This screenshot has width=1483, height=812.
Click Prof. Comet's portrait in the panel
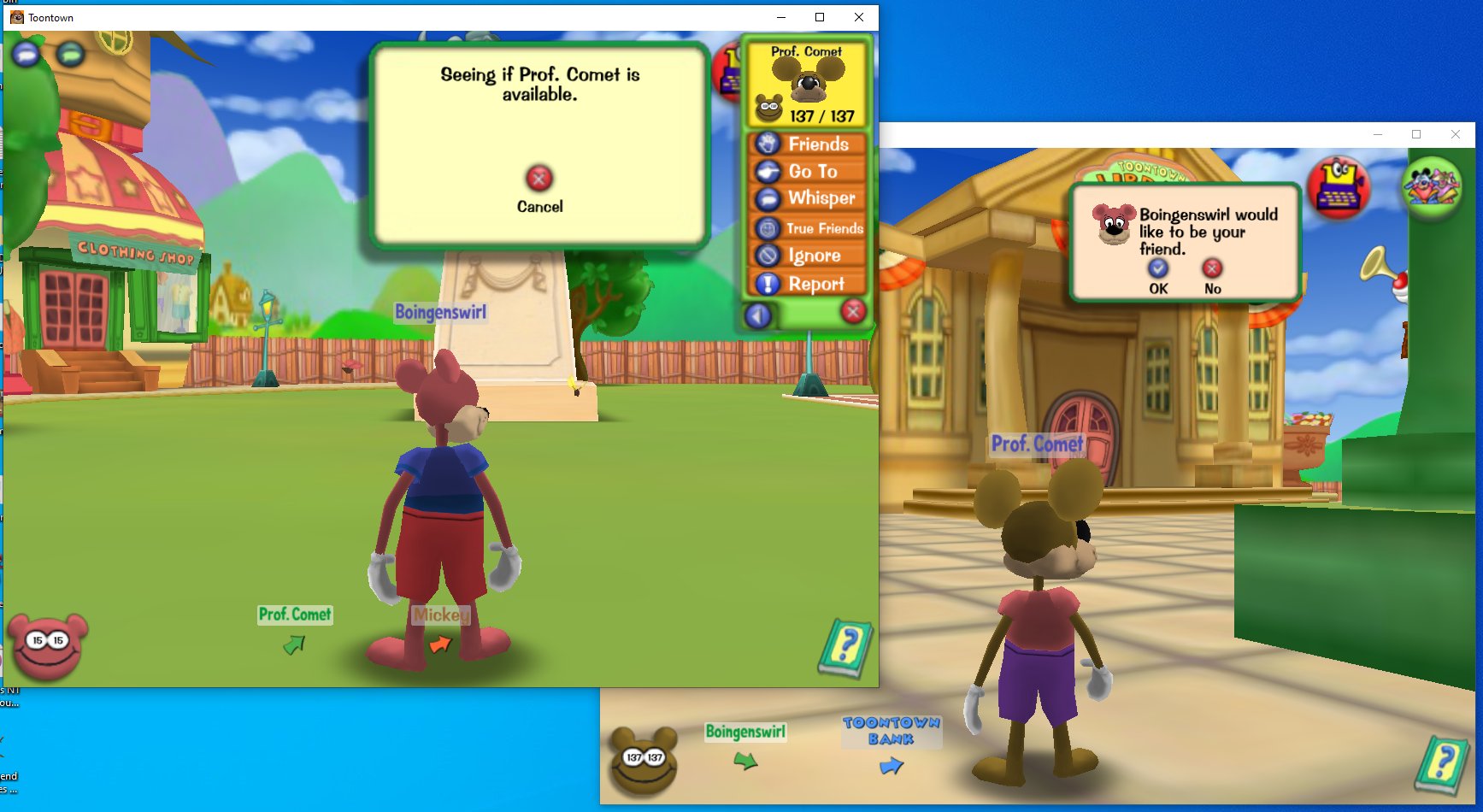[x=808, y=81]
